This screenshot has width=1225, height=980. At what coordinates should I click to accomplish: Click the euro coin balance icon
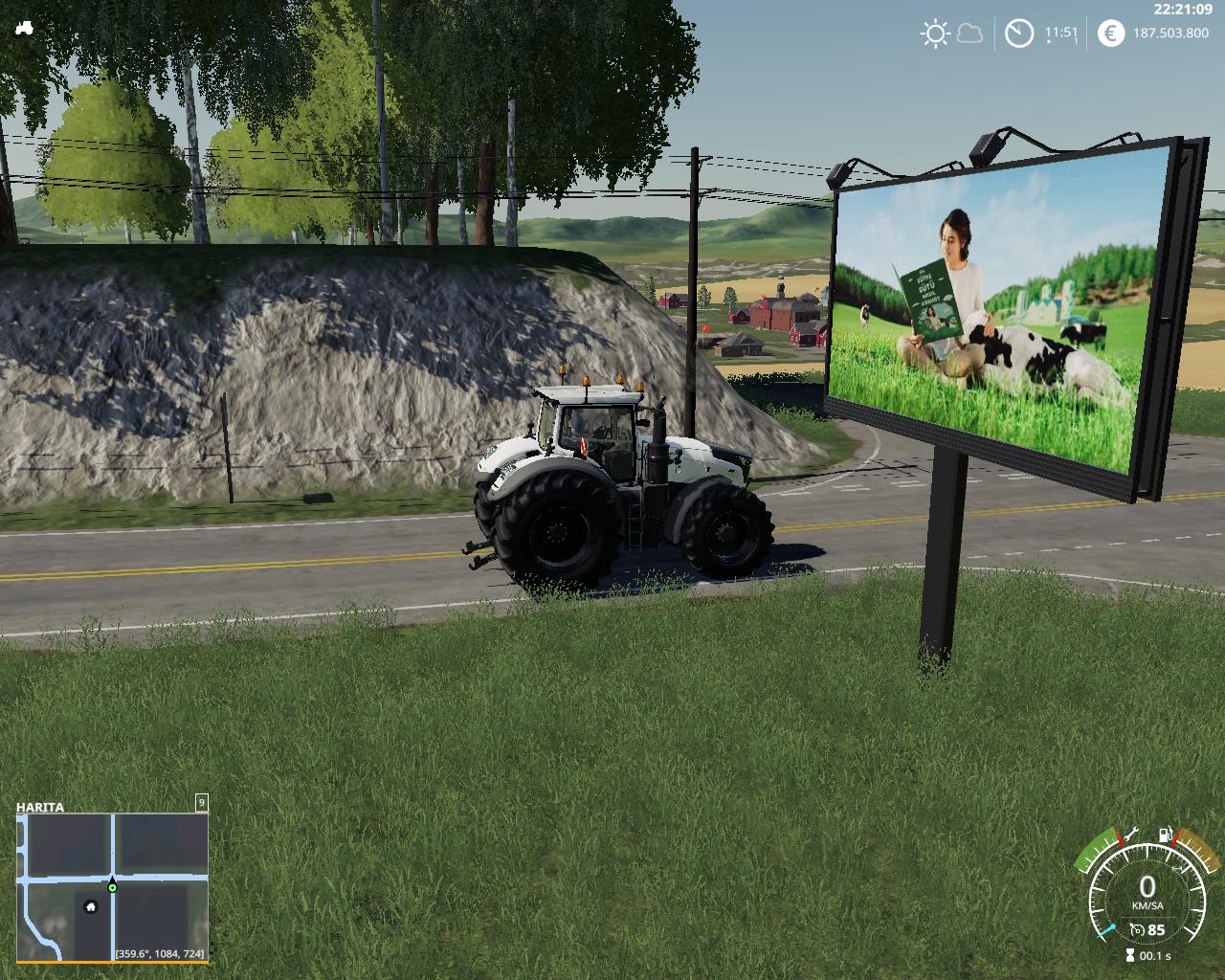tap(1110, 33)
